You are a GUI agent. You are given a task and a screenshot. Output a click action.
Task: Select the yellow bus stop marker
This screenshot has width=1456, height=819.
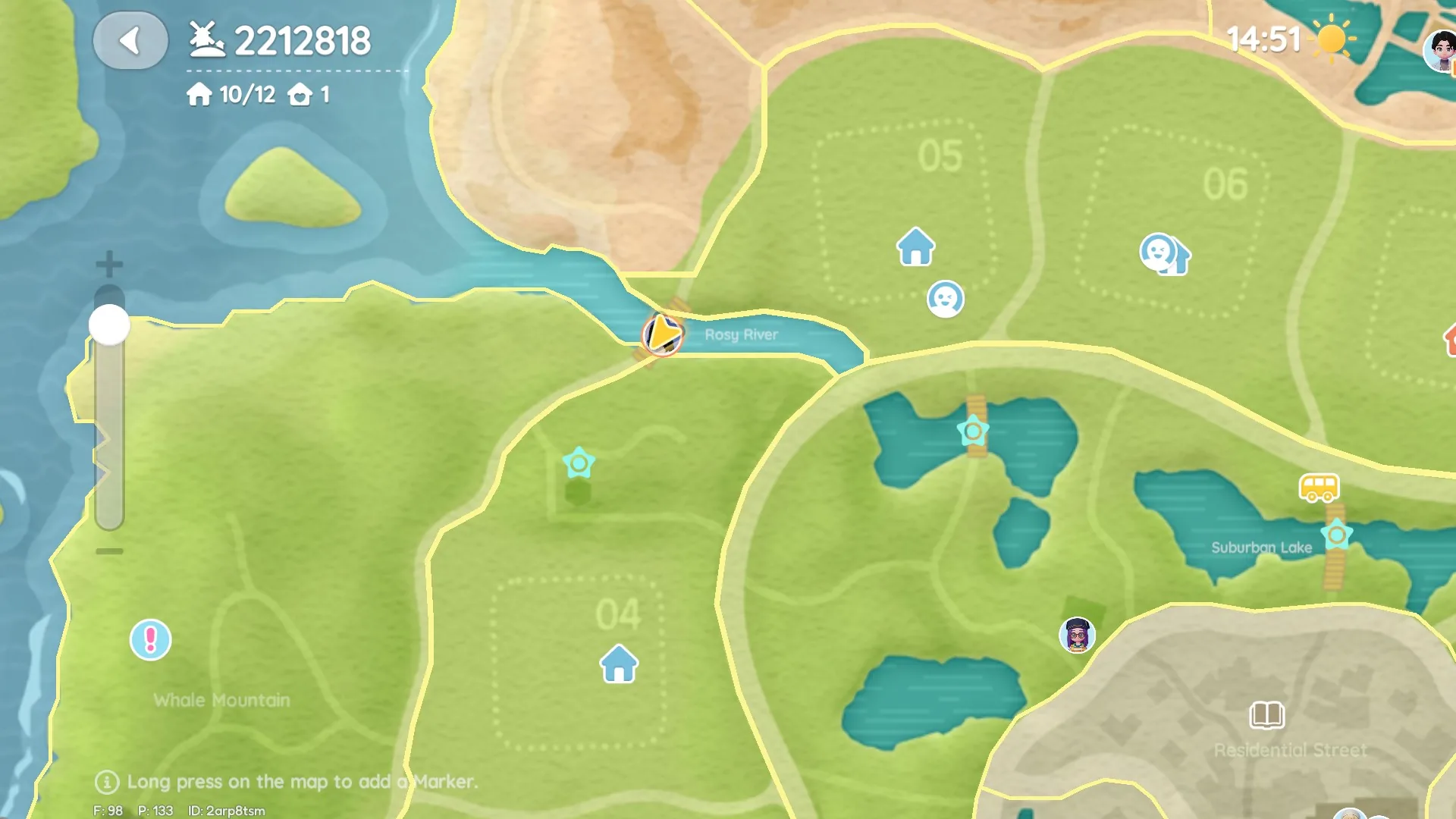[x=1319, y=488]
